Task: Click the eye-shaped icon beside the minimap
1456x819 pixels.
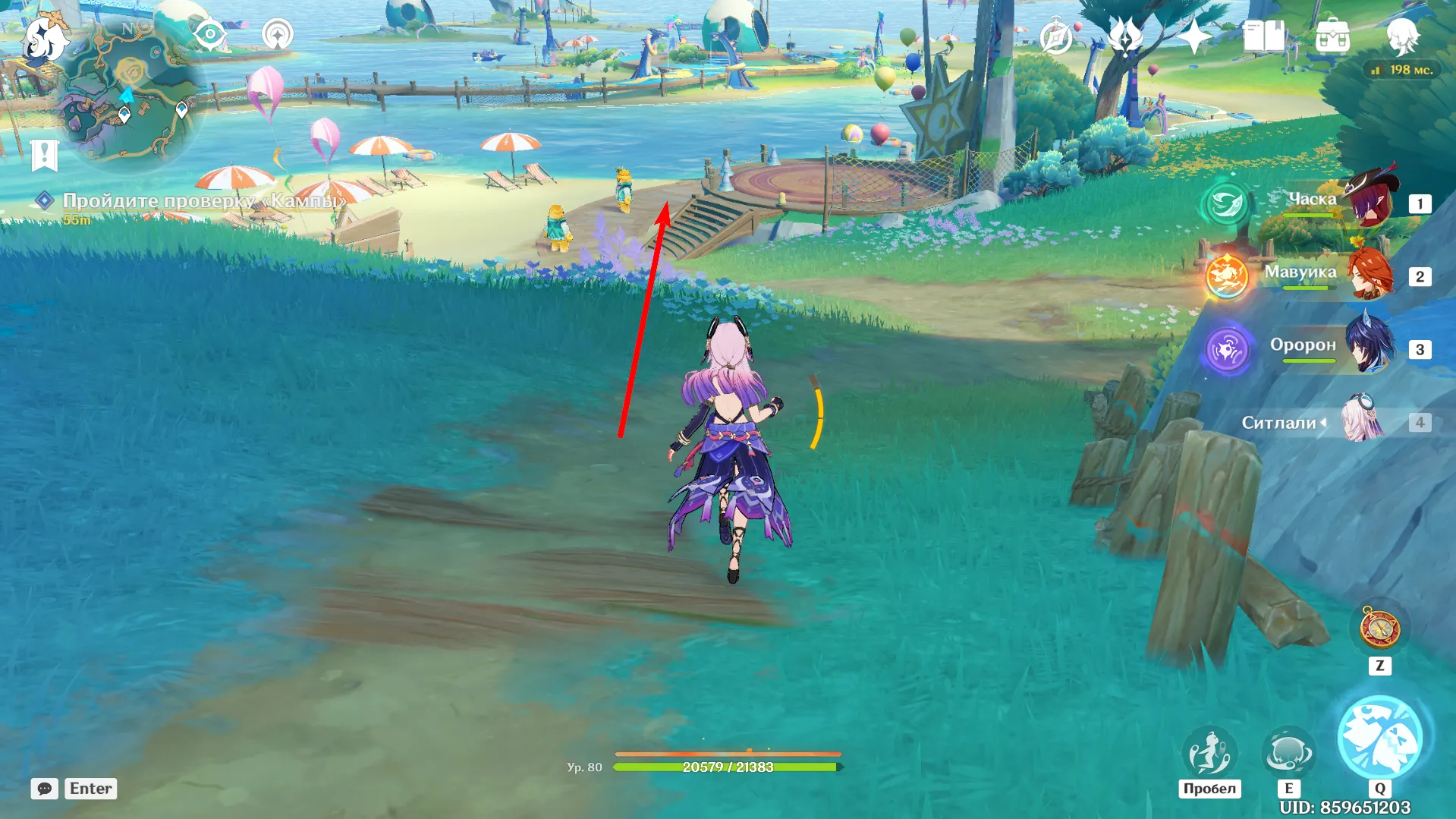Action: click(209, 35)
